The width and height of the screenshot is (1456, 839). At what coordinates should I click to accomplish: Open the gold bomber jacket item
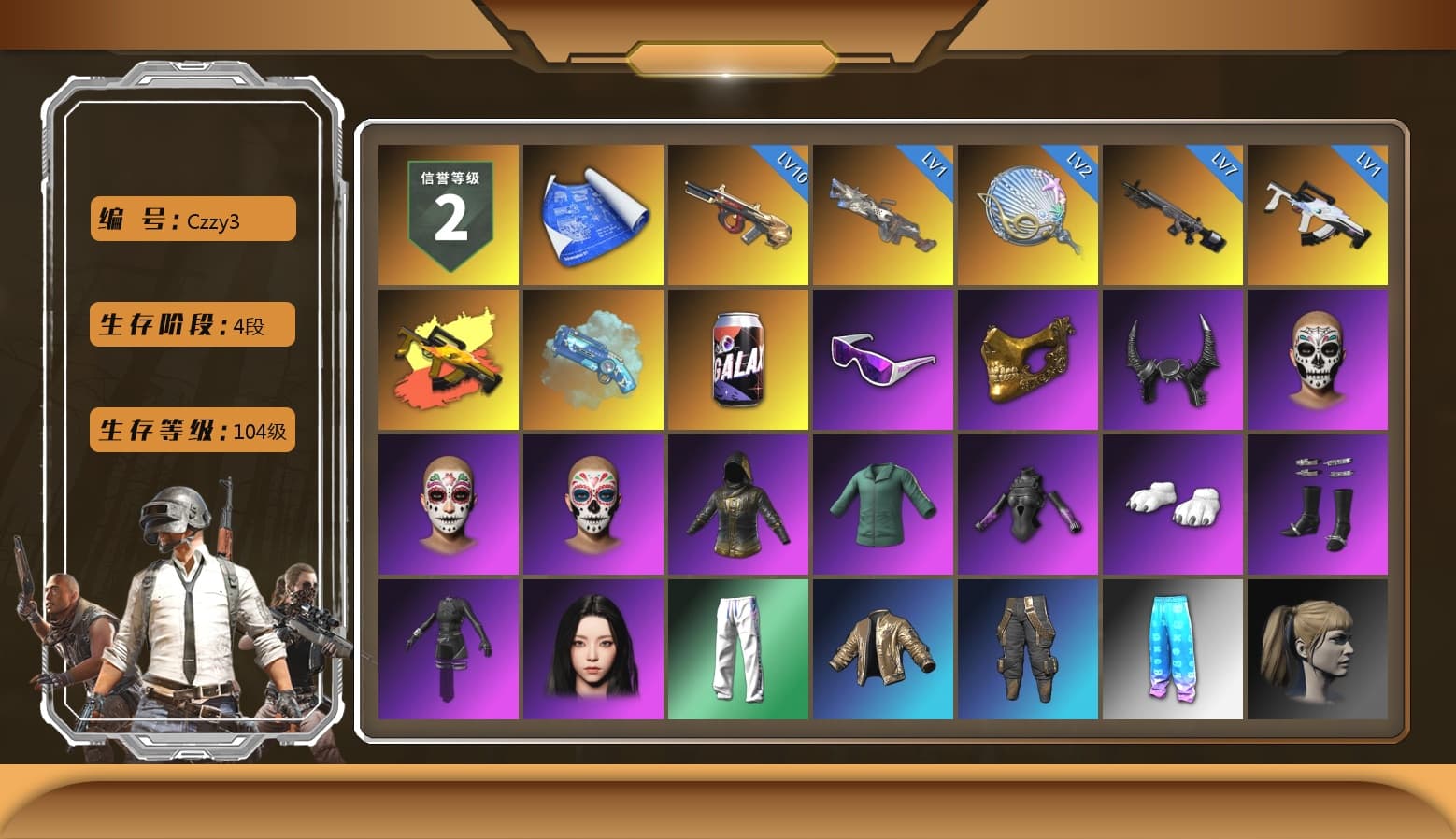(x=883, y=649)
